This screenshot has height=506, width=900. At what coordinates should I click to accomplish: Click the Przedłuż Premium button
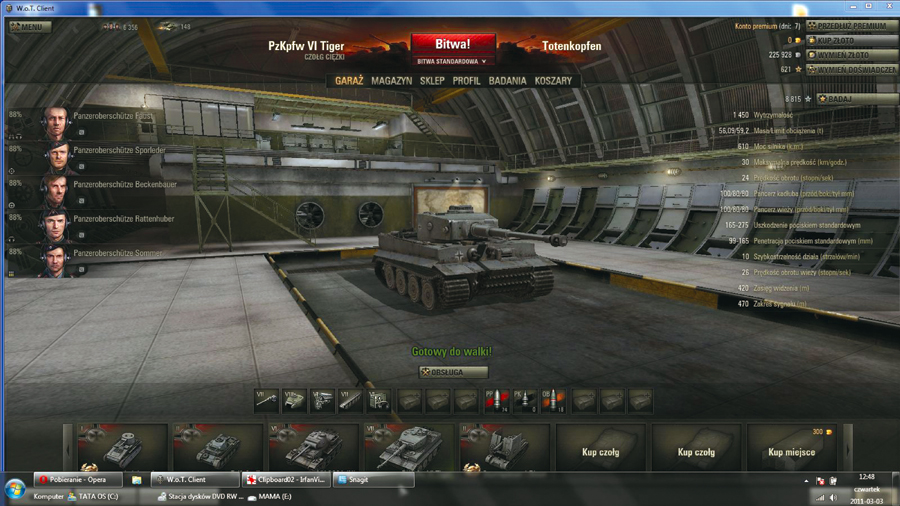point(852,26)
